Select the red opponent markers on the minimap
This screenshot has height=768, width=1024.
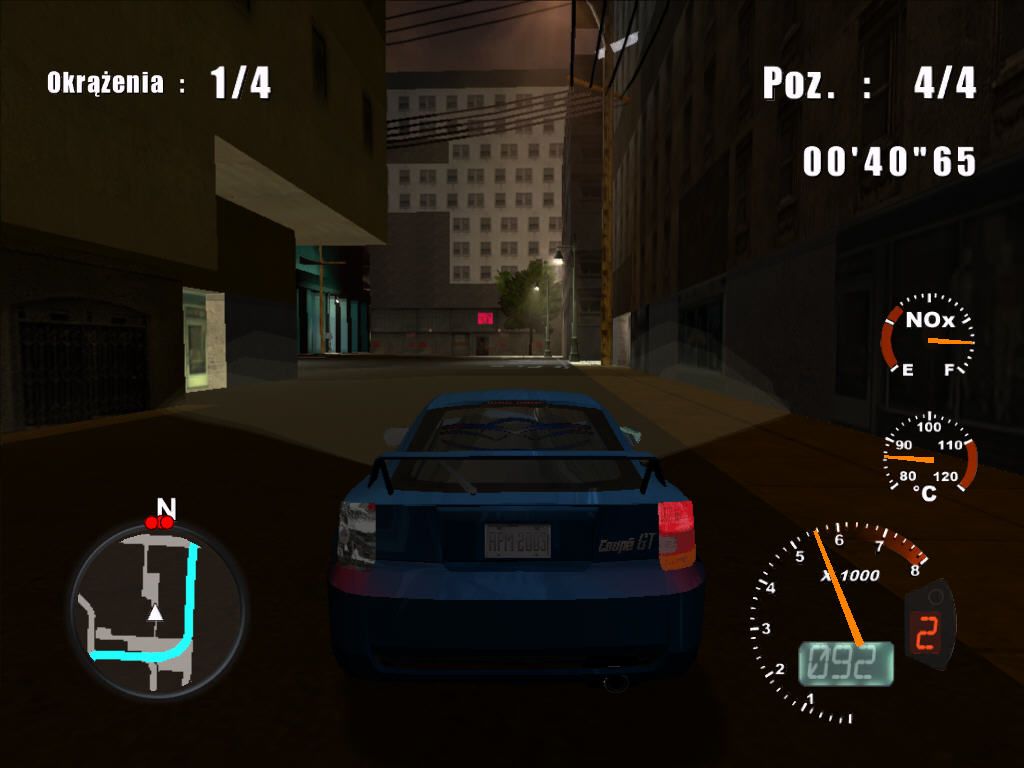159,522
